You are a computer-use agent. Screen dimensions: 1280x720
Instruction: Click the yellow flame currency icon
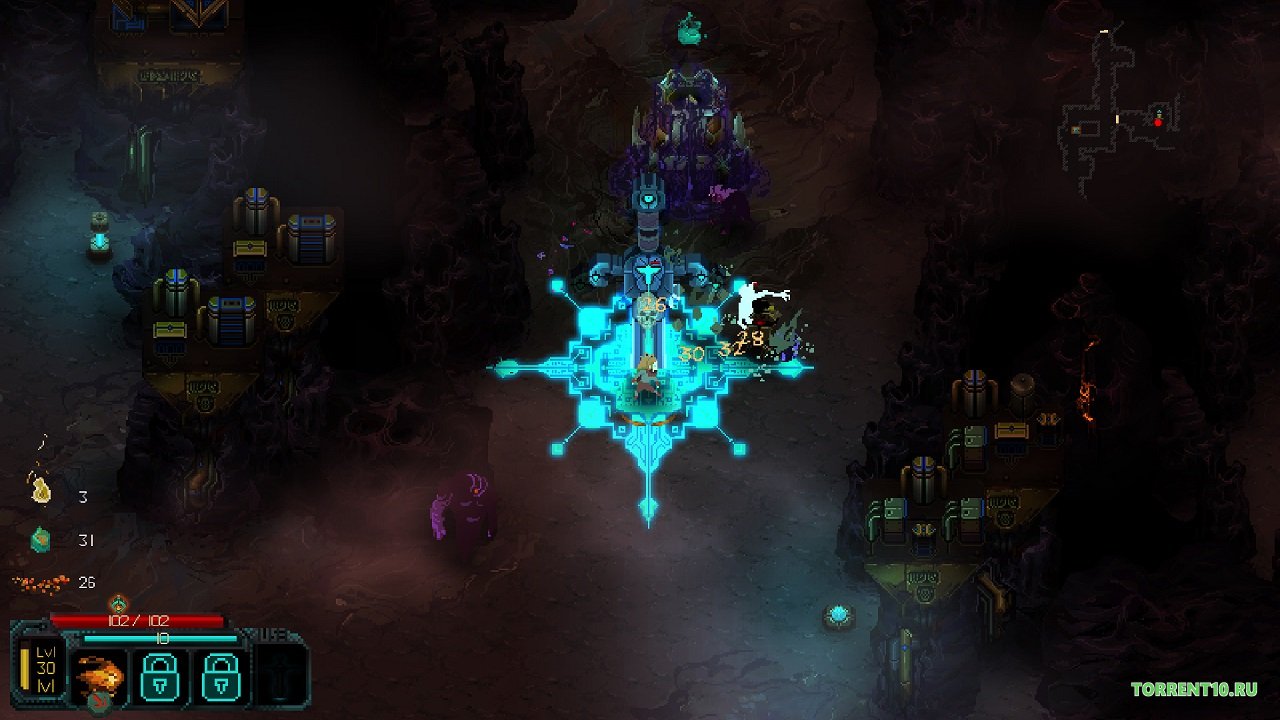[x=41, y=490]
